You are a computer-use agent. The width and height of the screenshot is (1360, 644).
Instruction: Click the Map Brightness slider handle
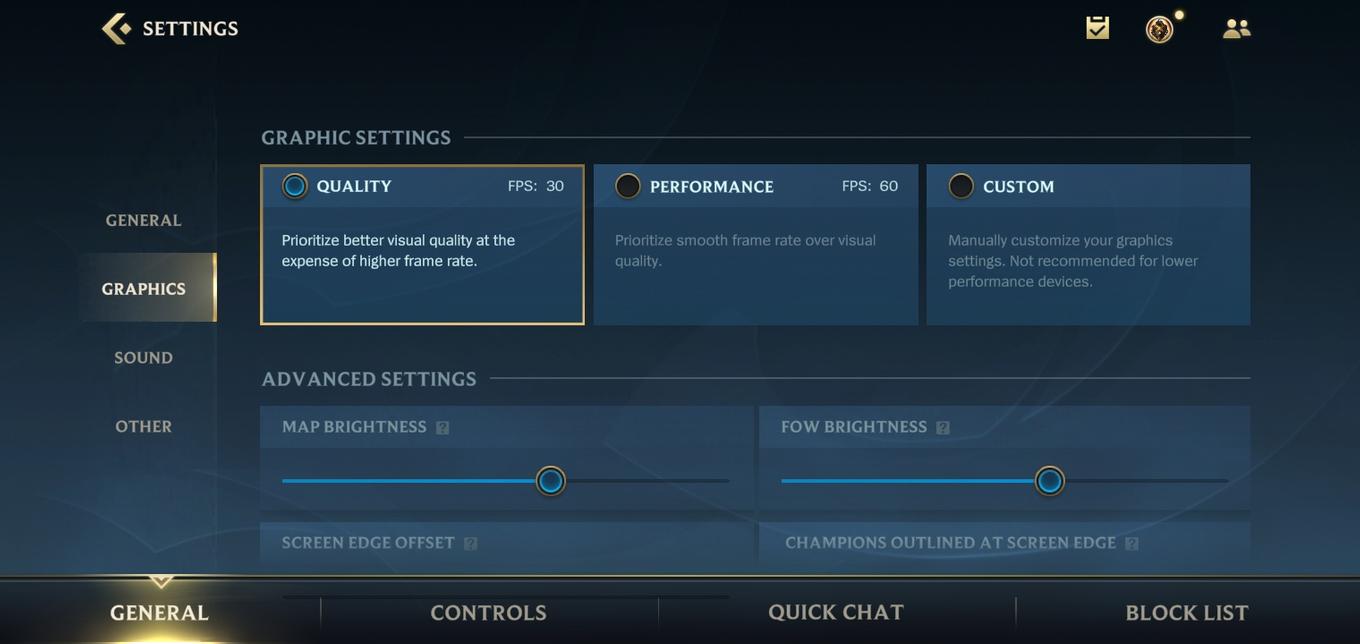(x=550, y=481)
